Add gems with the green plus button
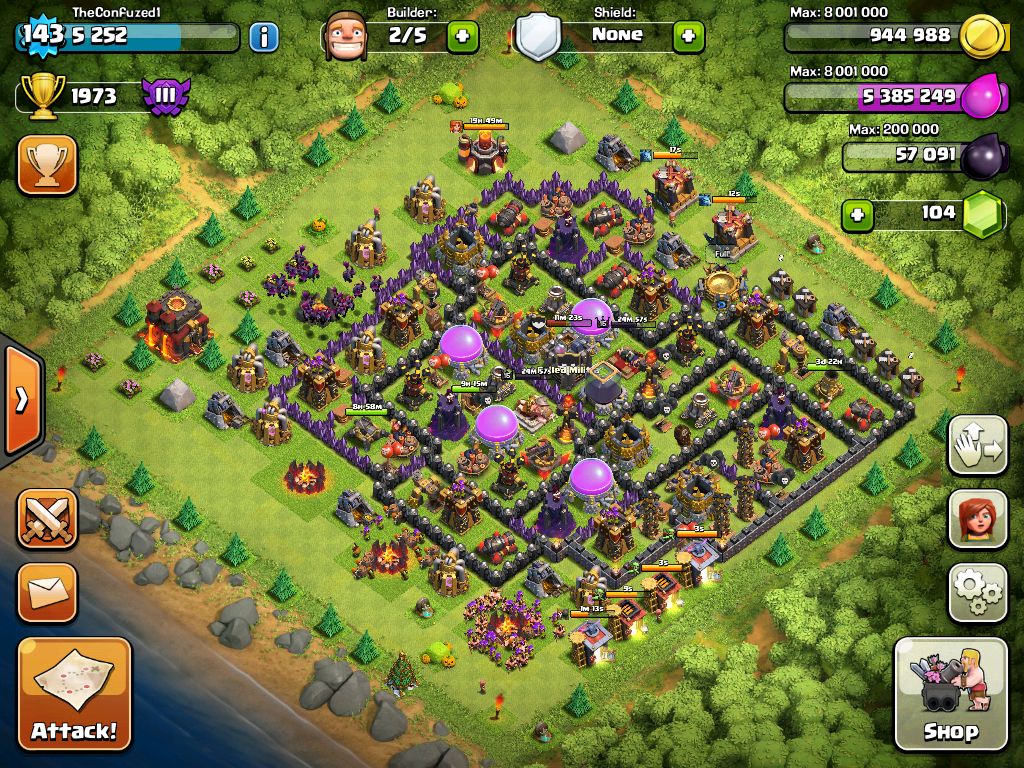Screen dimensions: 1024x768 click(x=856, y=214)
